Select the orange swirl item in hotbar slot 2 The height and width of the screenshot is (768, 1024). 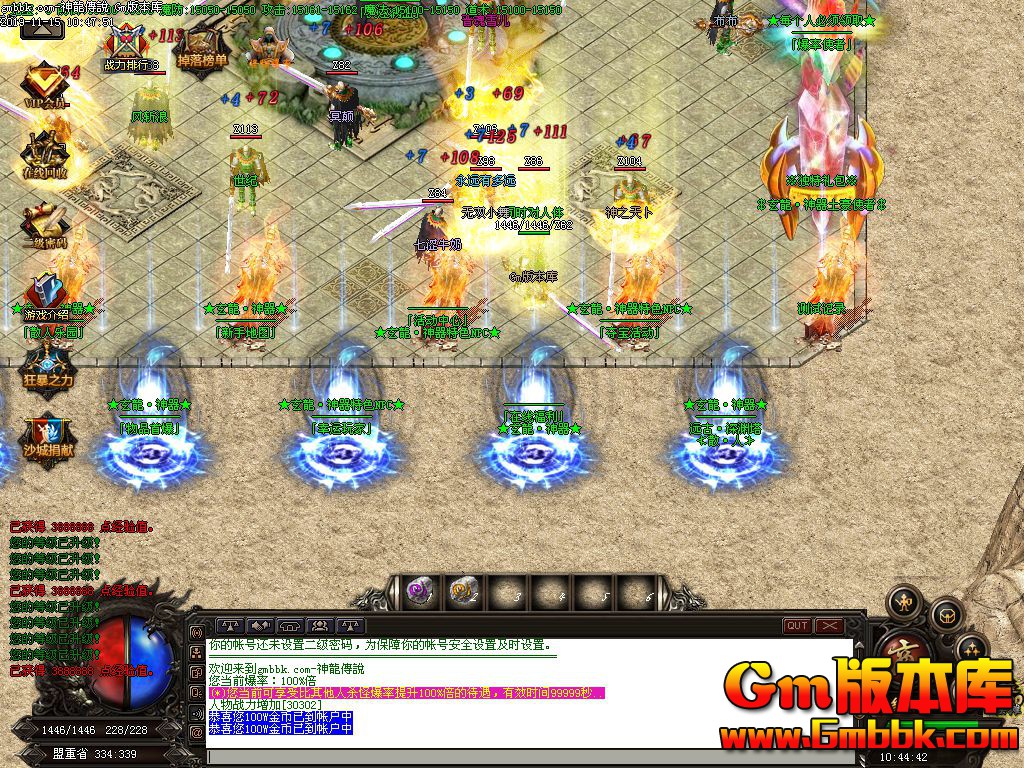(x=461, y=592)
